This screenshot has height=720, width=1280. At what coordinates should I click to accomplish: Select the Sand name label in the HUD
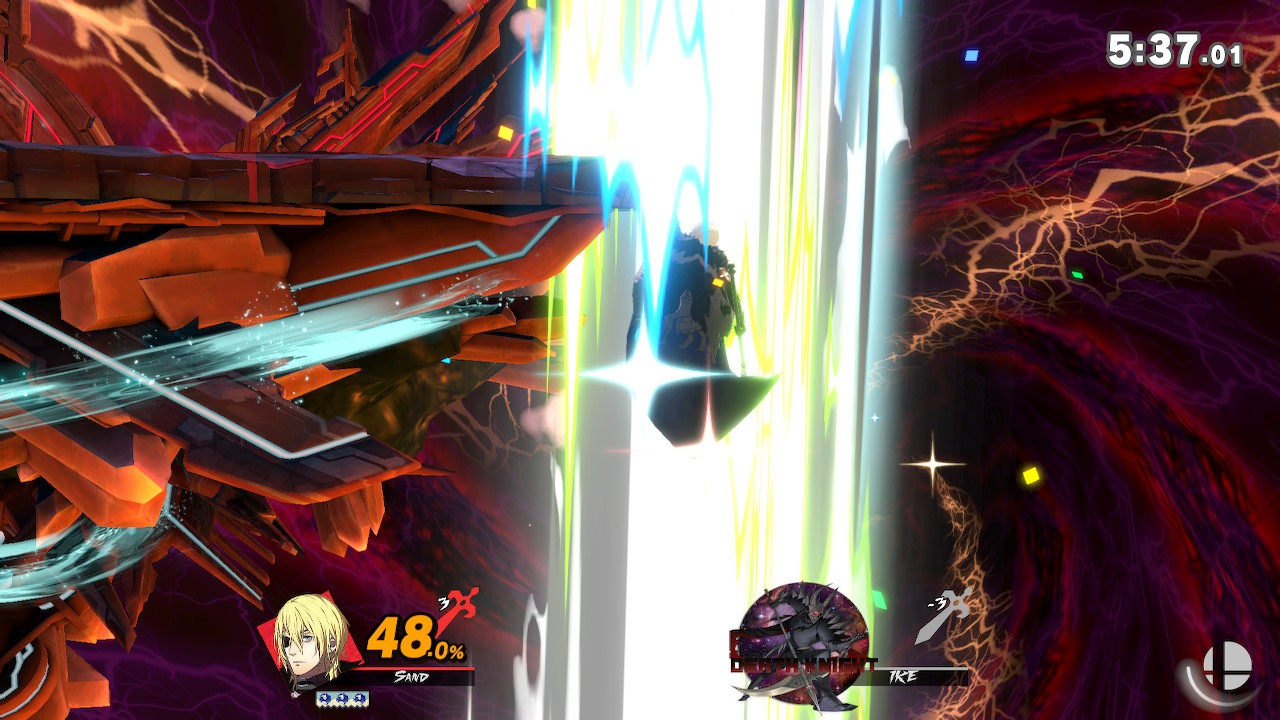pyautogui.click(x=412, y=675)
